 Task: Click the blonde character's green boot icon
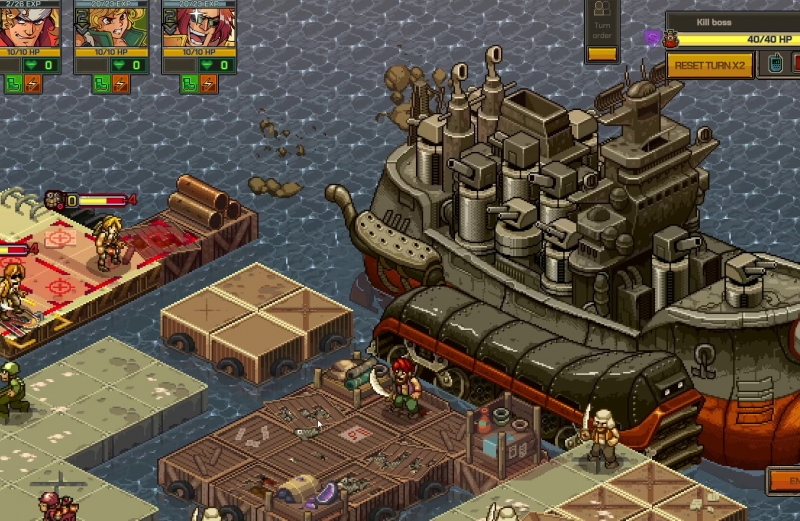pos(101,84)
